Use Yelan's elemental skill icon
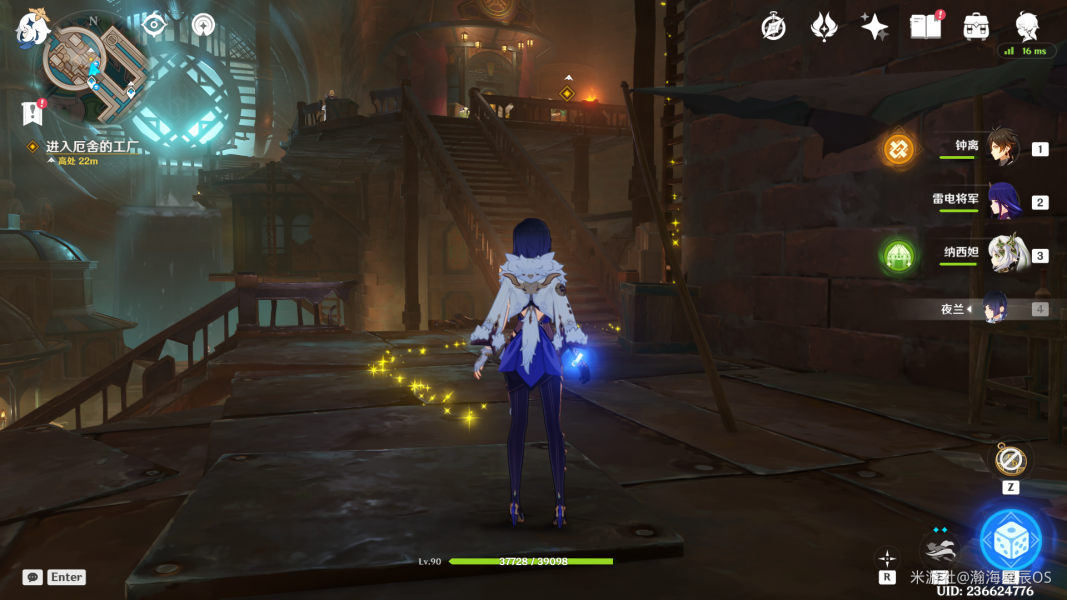 [x=940, y=548]
